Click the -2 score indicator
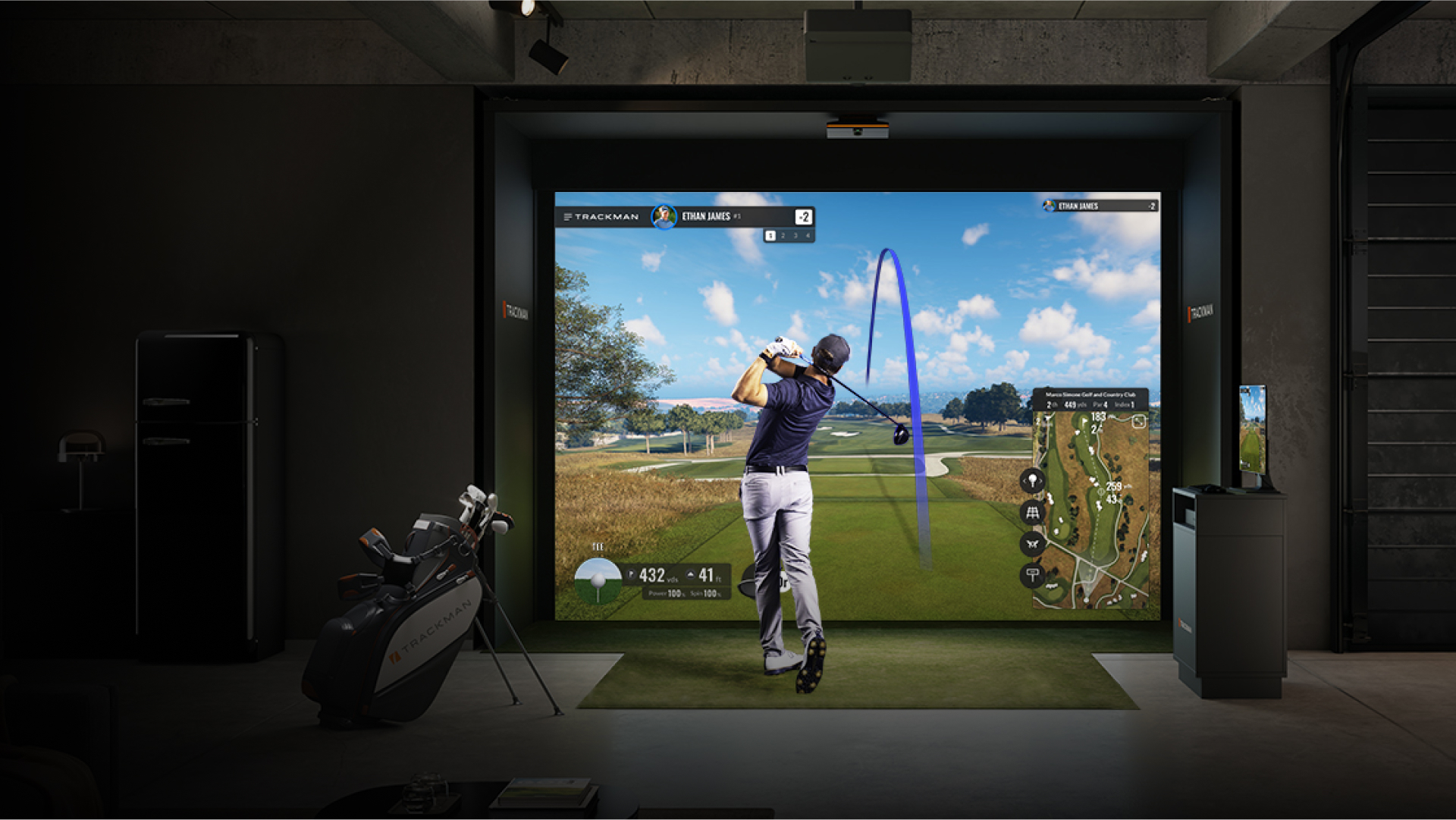The width and height of the screenshot is (1456, 820). 804,216
